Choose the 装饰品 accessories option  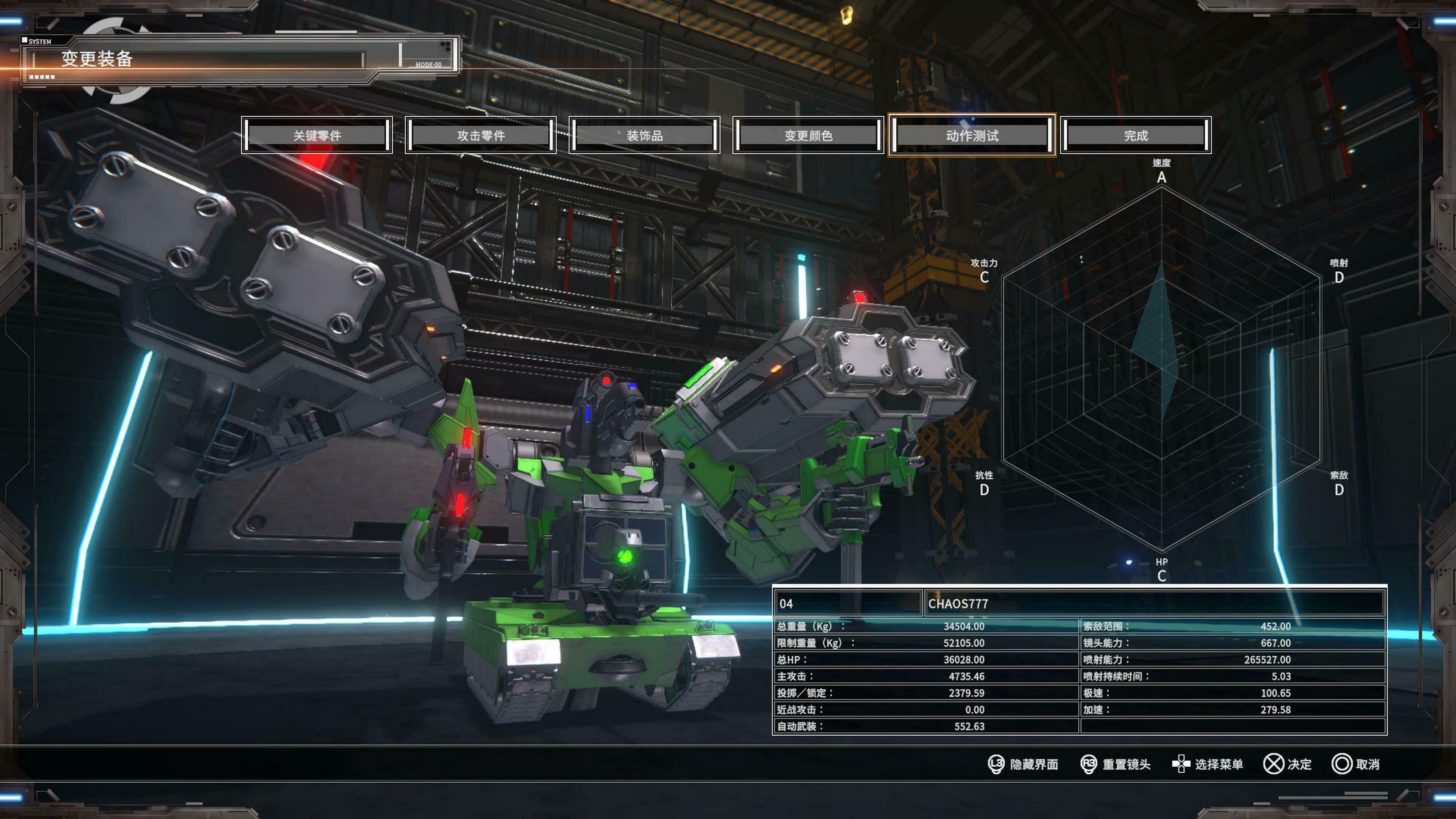click(644, 135)
